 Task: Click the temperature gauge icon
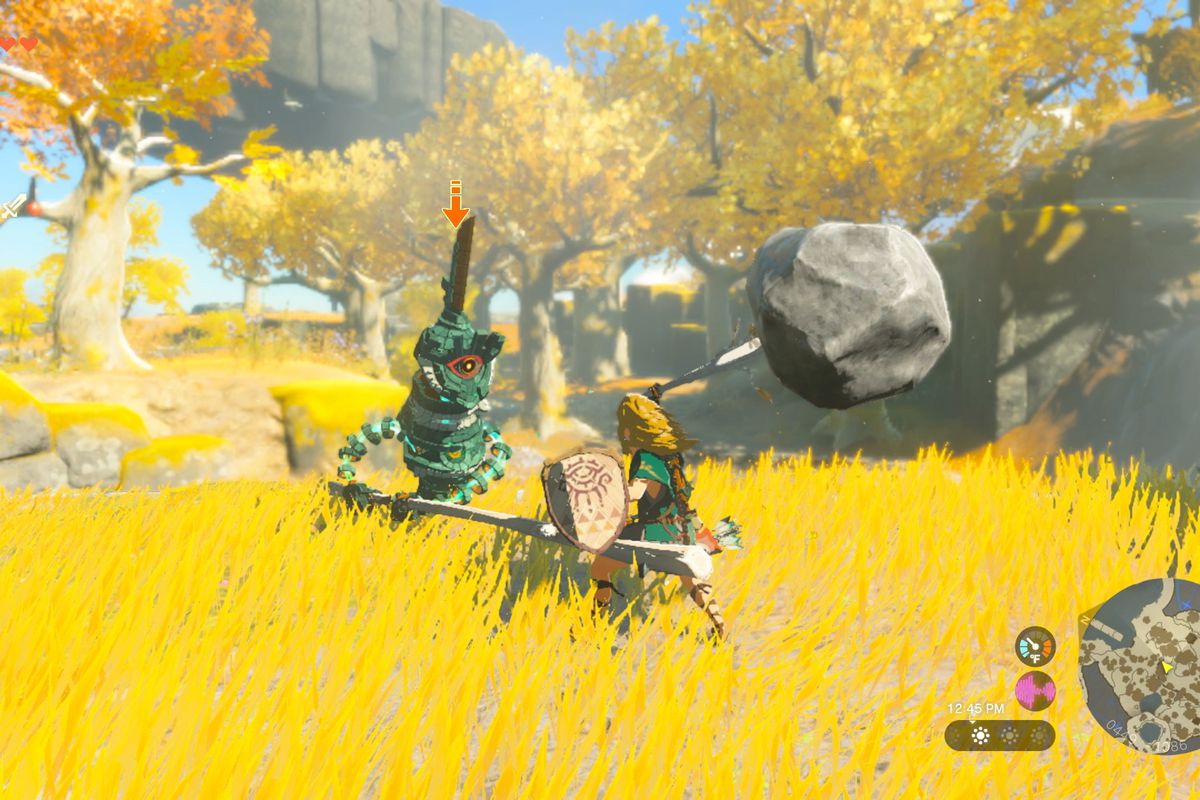[x=1035, y=646]
